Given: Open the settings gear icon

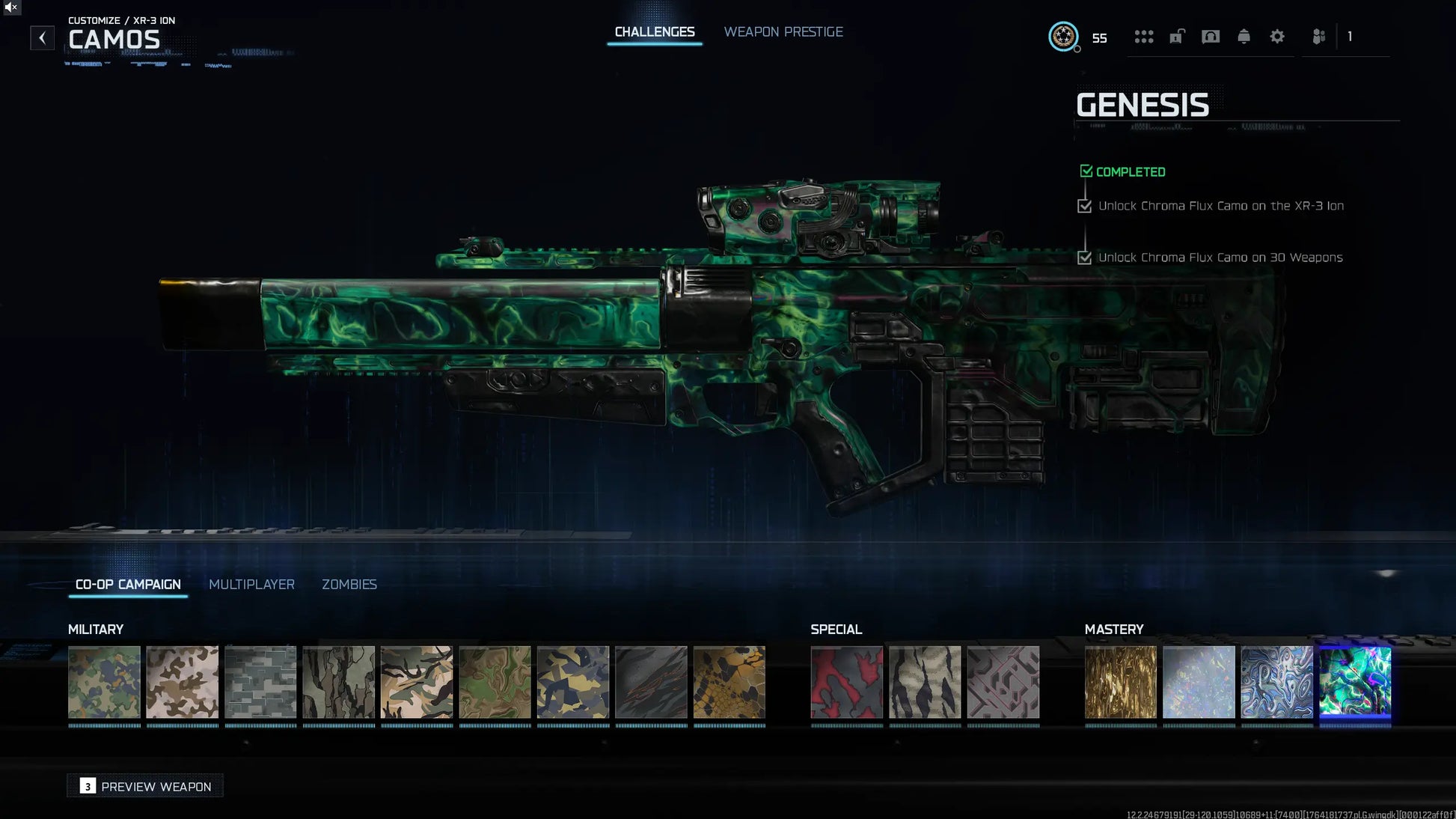Looking at the screenshot, I should 1276,37.
